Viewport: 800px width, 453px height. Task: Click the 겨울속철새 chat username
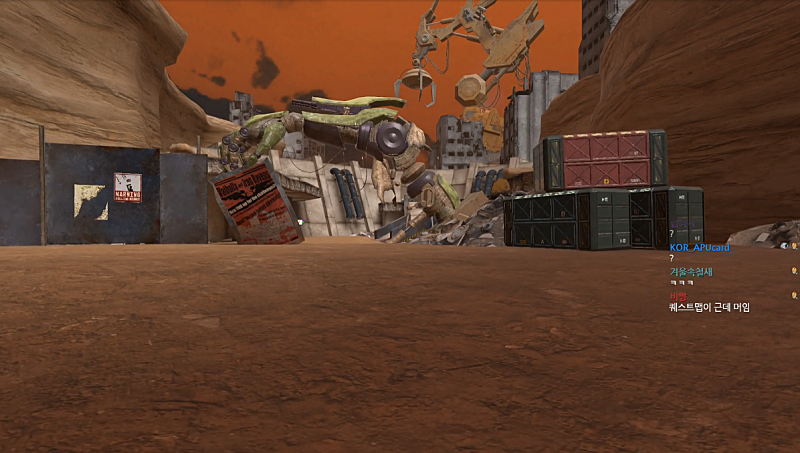691,271
